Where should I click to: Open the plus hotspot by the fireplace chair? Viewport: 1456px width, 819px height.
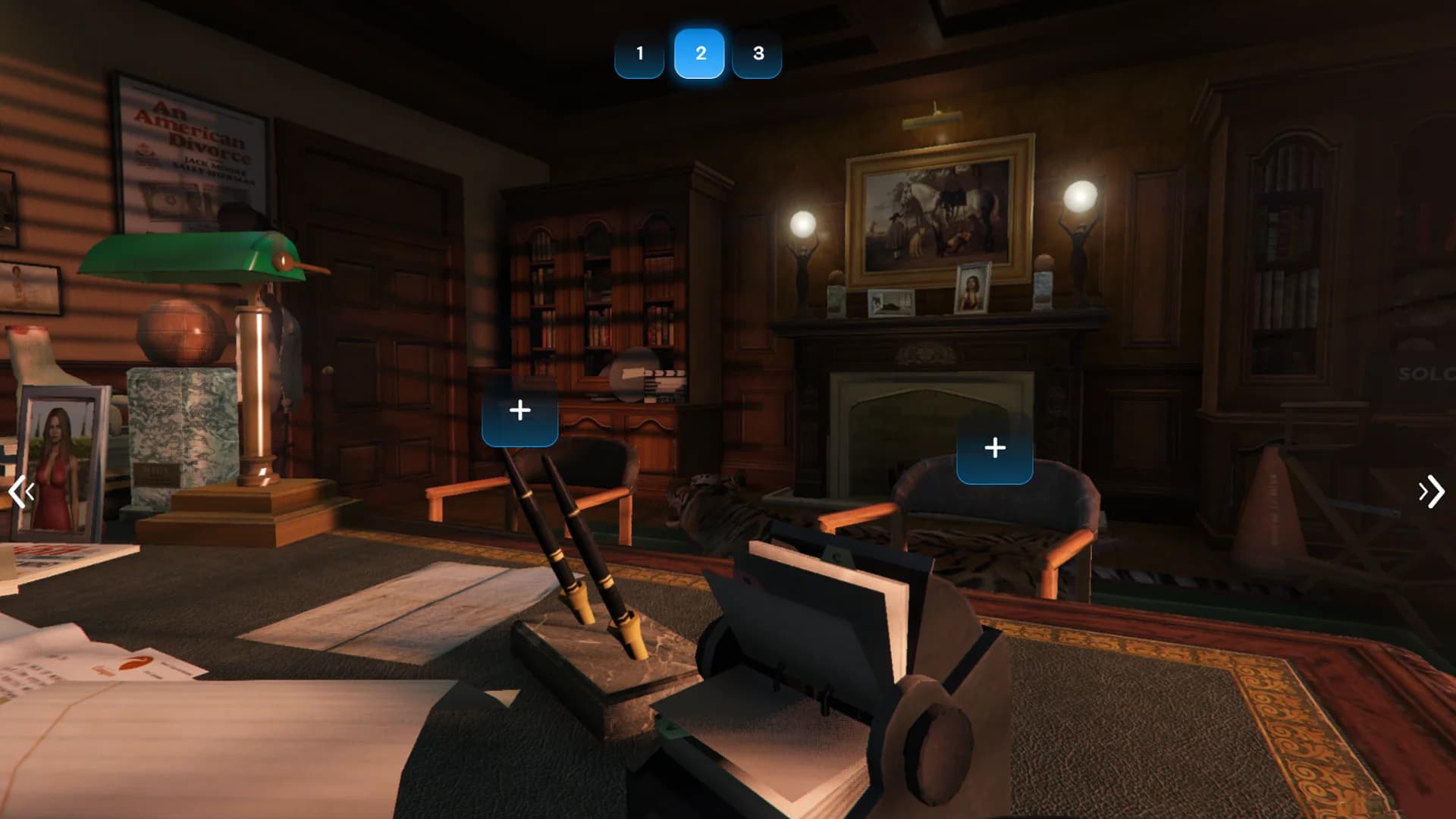click(x=994, y=448)
